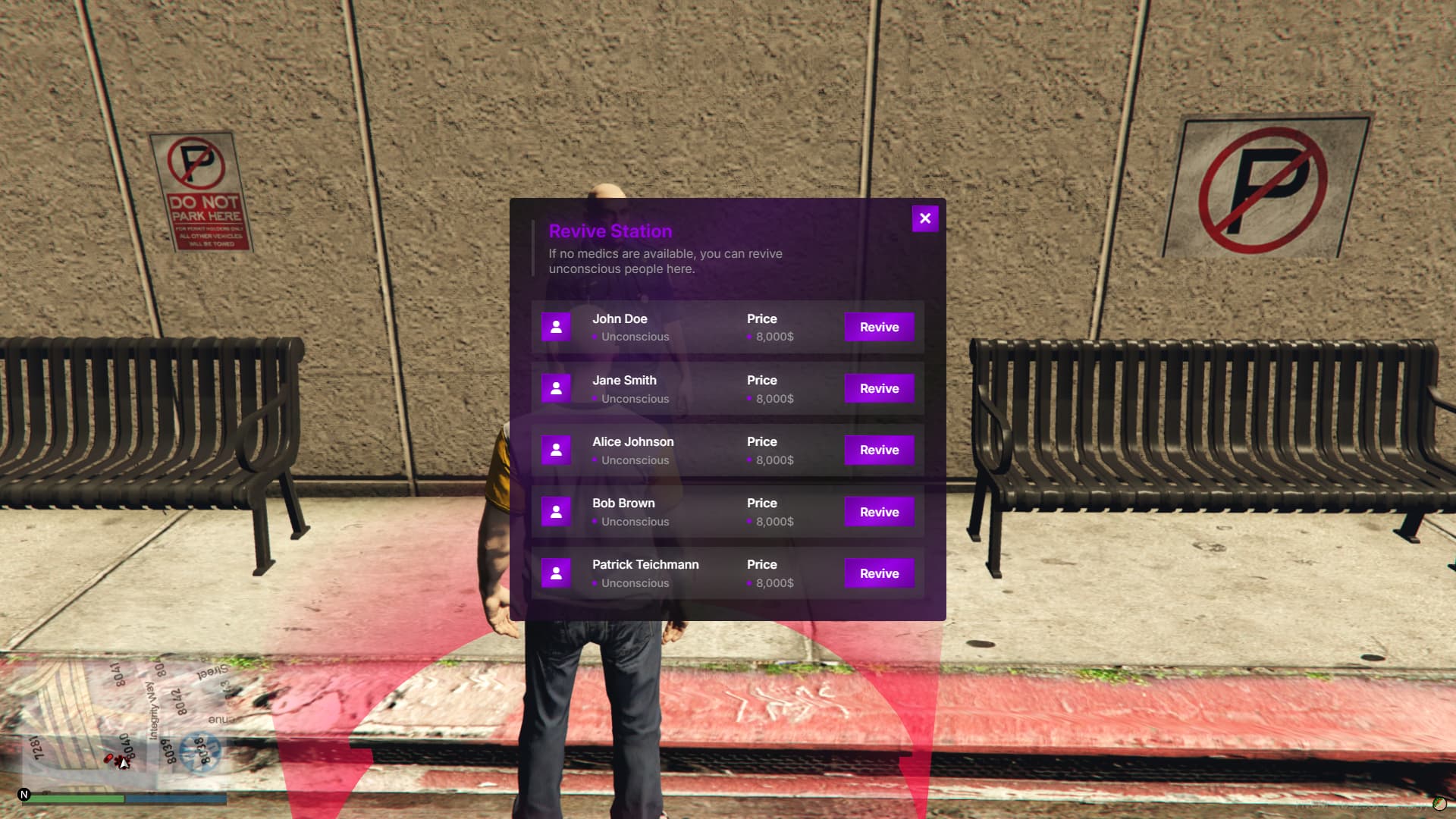The height and width of the screenshot is (819, 1456).
Task: Revive Bob Brown
Action: coord(878,511)
